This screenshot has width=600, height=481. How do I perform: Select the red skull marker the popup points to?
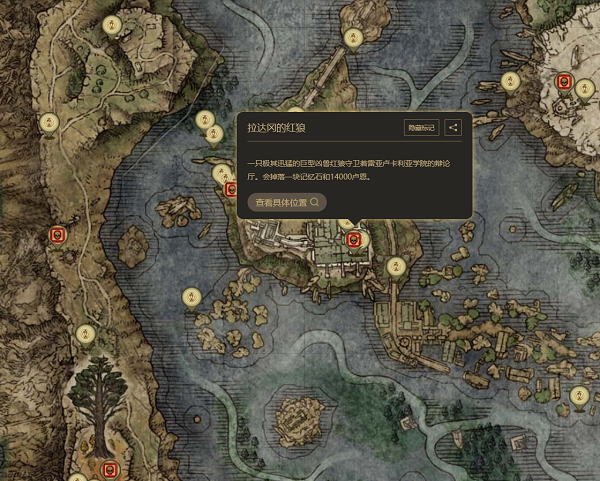[x=352, y=239]
